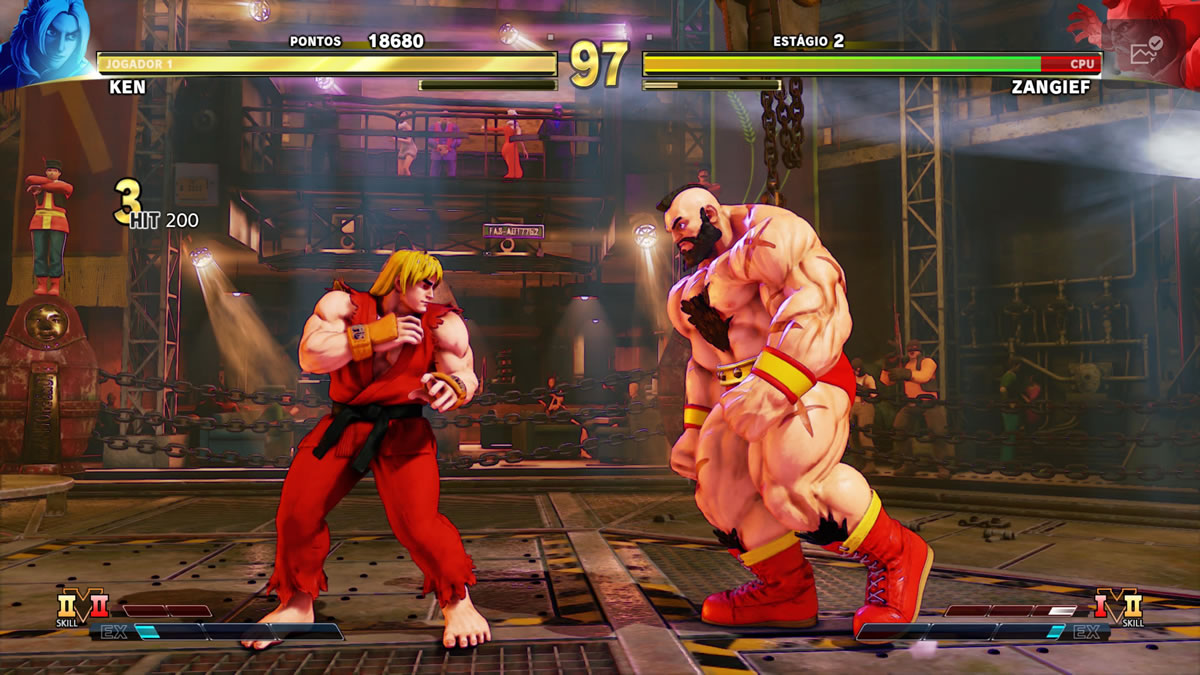This screenshot has width=1200, height=675.
Task: Click the chart-with-checkmark overlay icon
Action: point(1145,52)
